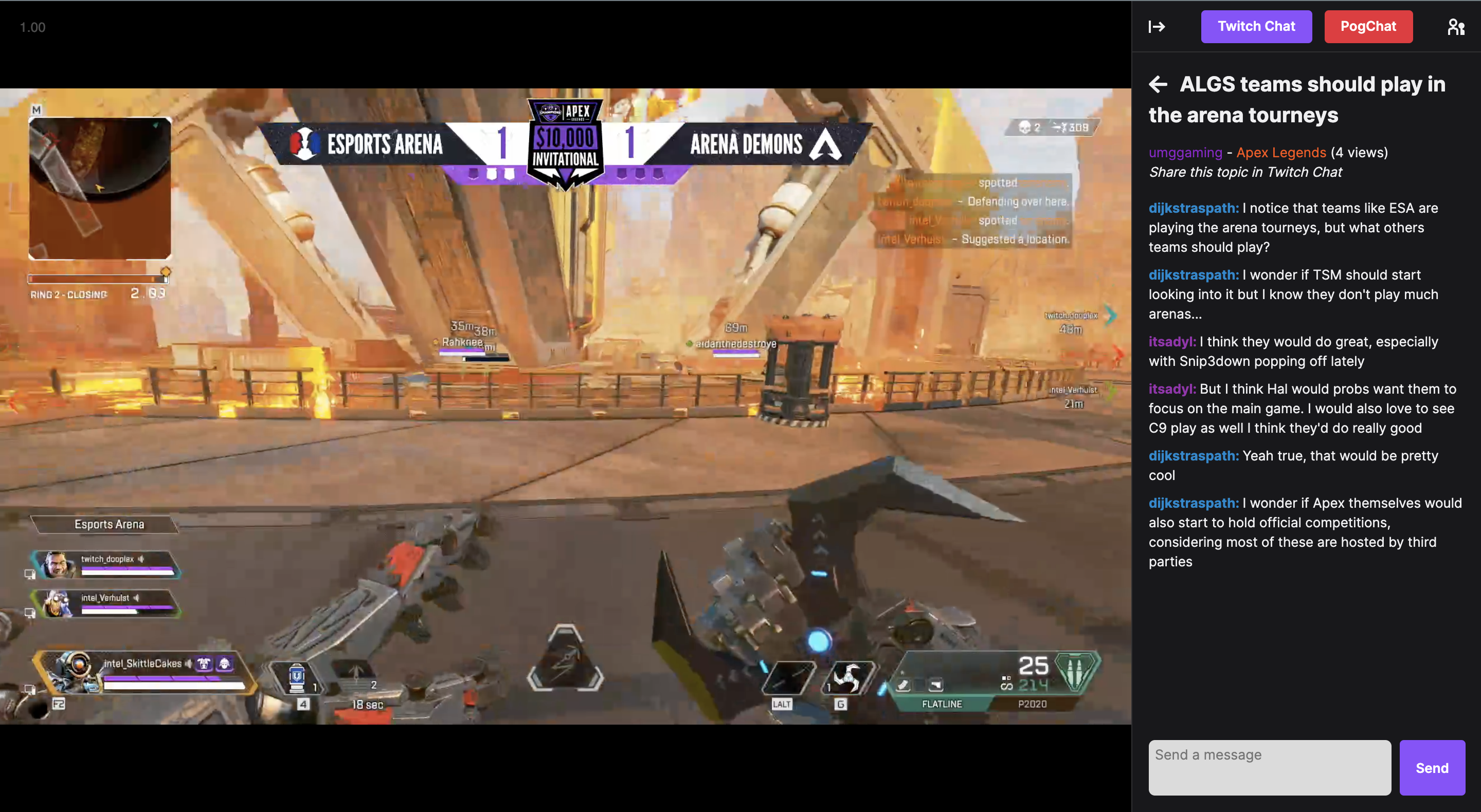Use the shield cell consumable slot
The height and width of the screenshot is (812, 1481).
297,678
